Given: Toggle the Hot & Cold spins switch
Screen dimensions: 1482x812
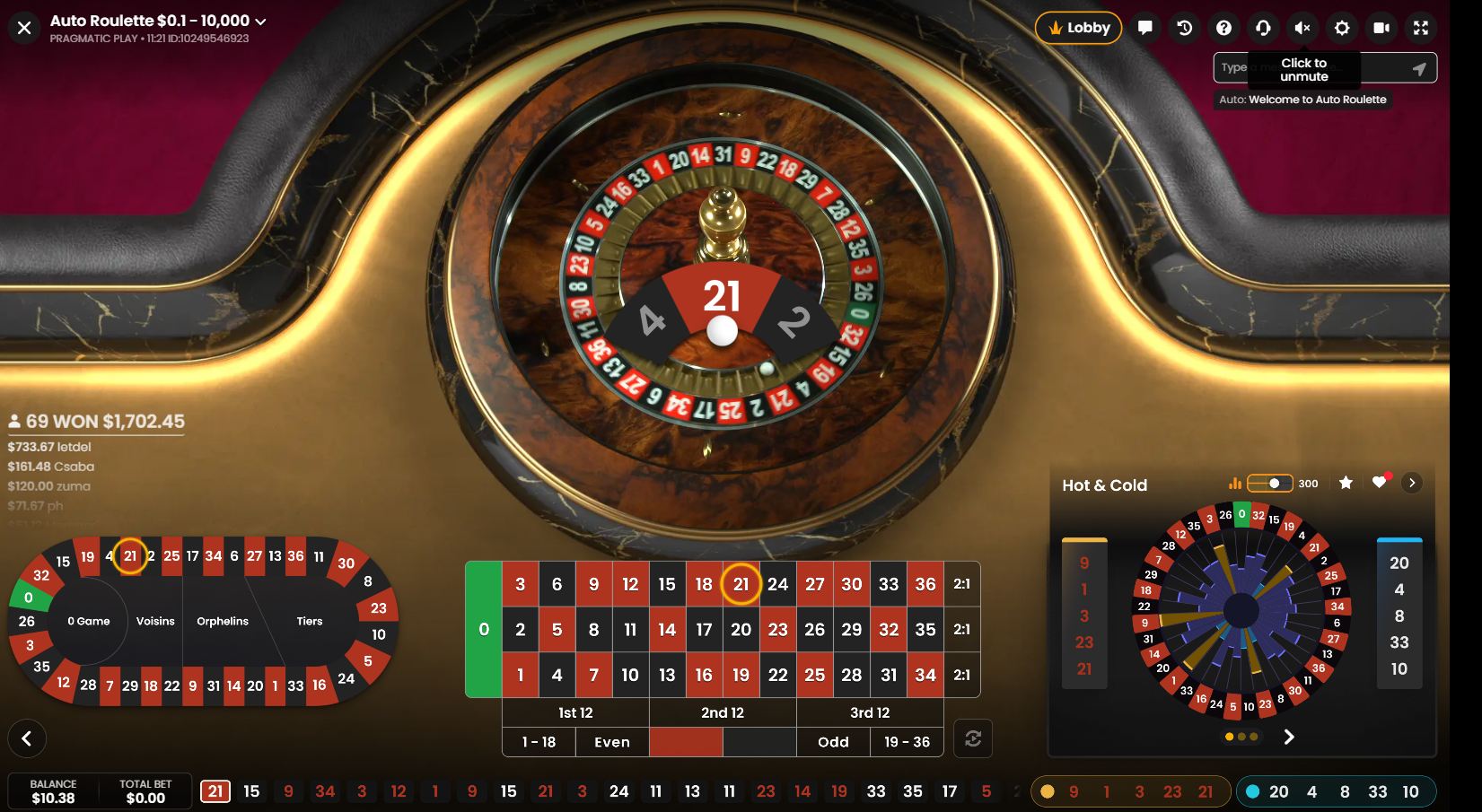Looking at the screenshot, I should 1272,483.
